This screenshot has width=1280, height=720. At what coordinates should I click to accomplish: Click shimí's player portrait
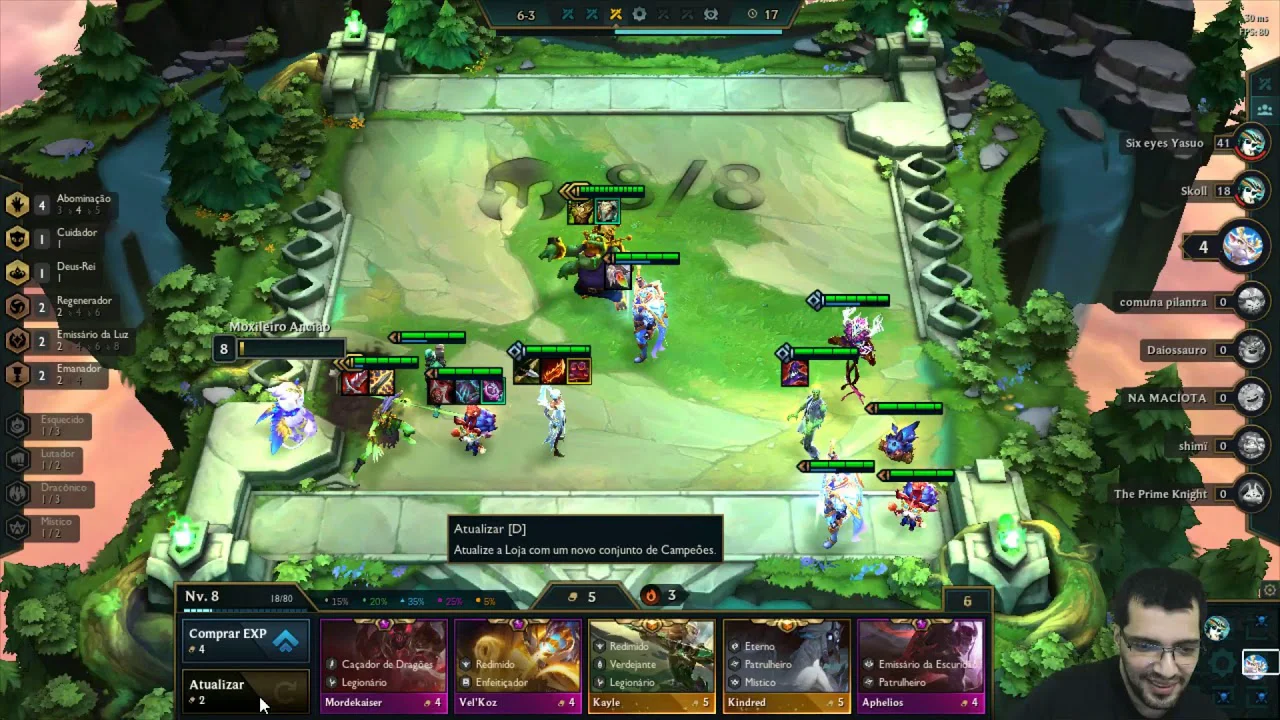1251,445
